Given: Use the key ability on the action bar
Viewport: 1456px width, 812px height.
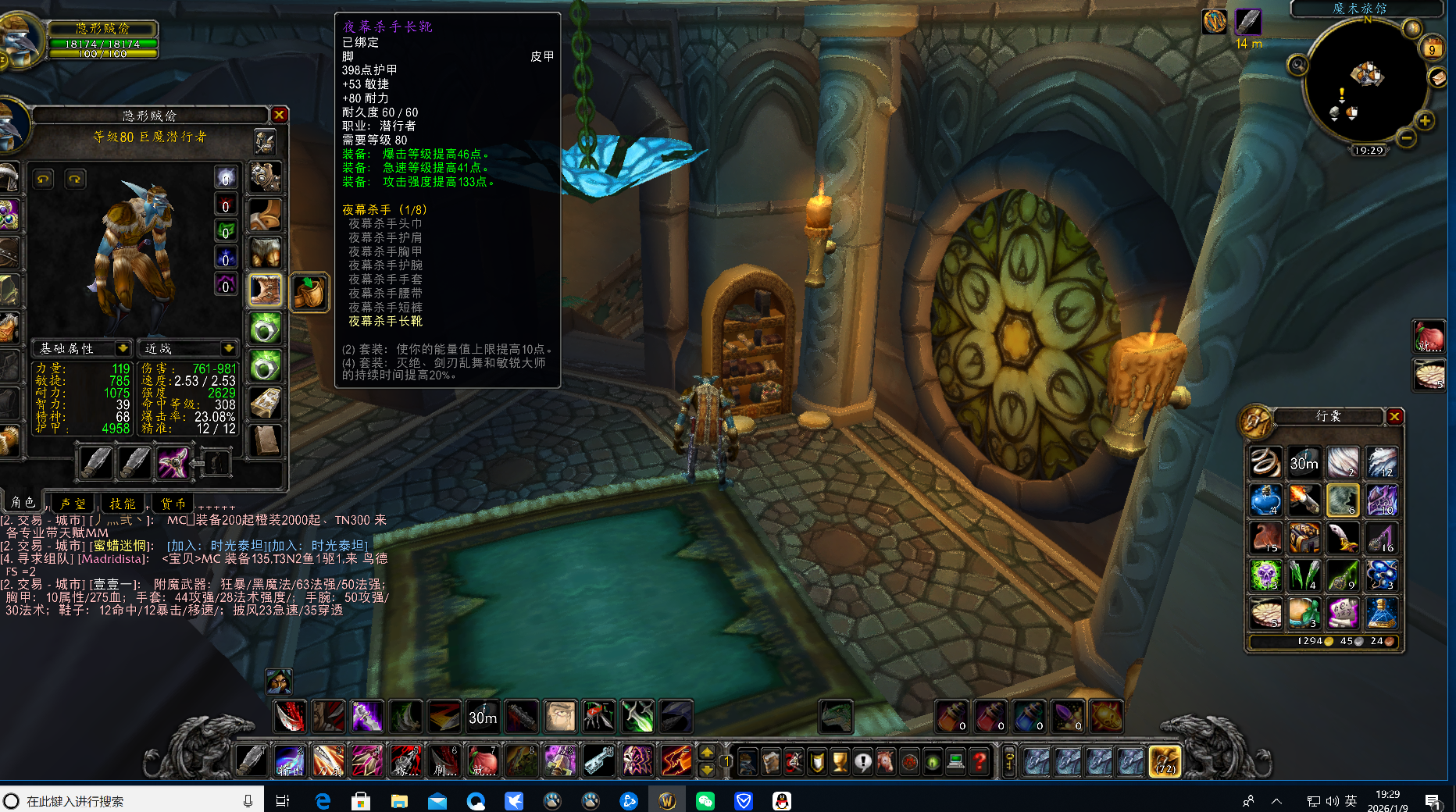Looking at the screenshot, I should [599, 760].
